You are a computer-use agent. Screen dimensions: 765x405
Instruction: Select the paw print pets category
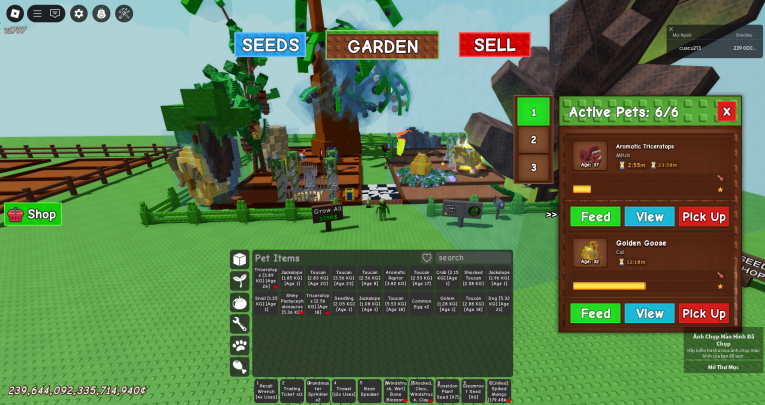point(240,345)
